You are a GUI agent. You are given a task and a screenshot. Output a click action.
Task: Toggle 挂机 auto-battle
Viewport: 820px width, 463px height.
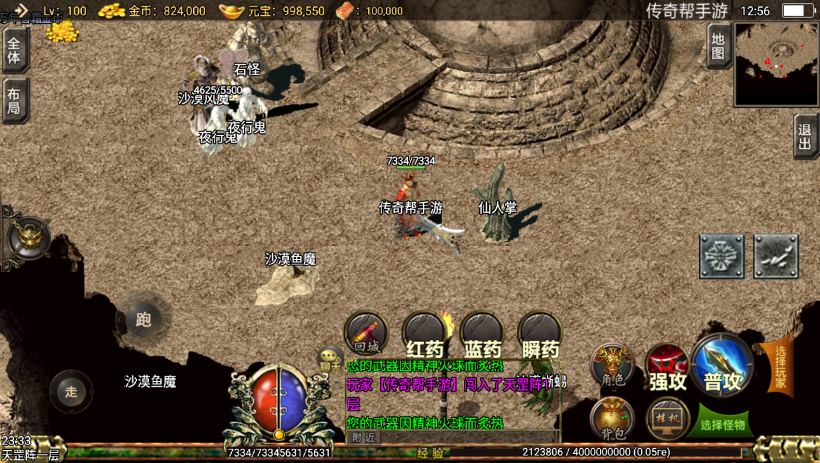pyautogui.click(x=666, y=418)
